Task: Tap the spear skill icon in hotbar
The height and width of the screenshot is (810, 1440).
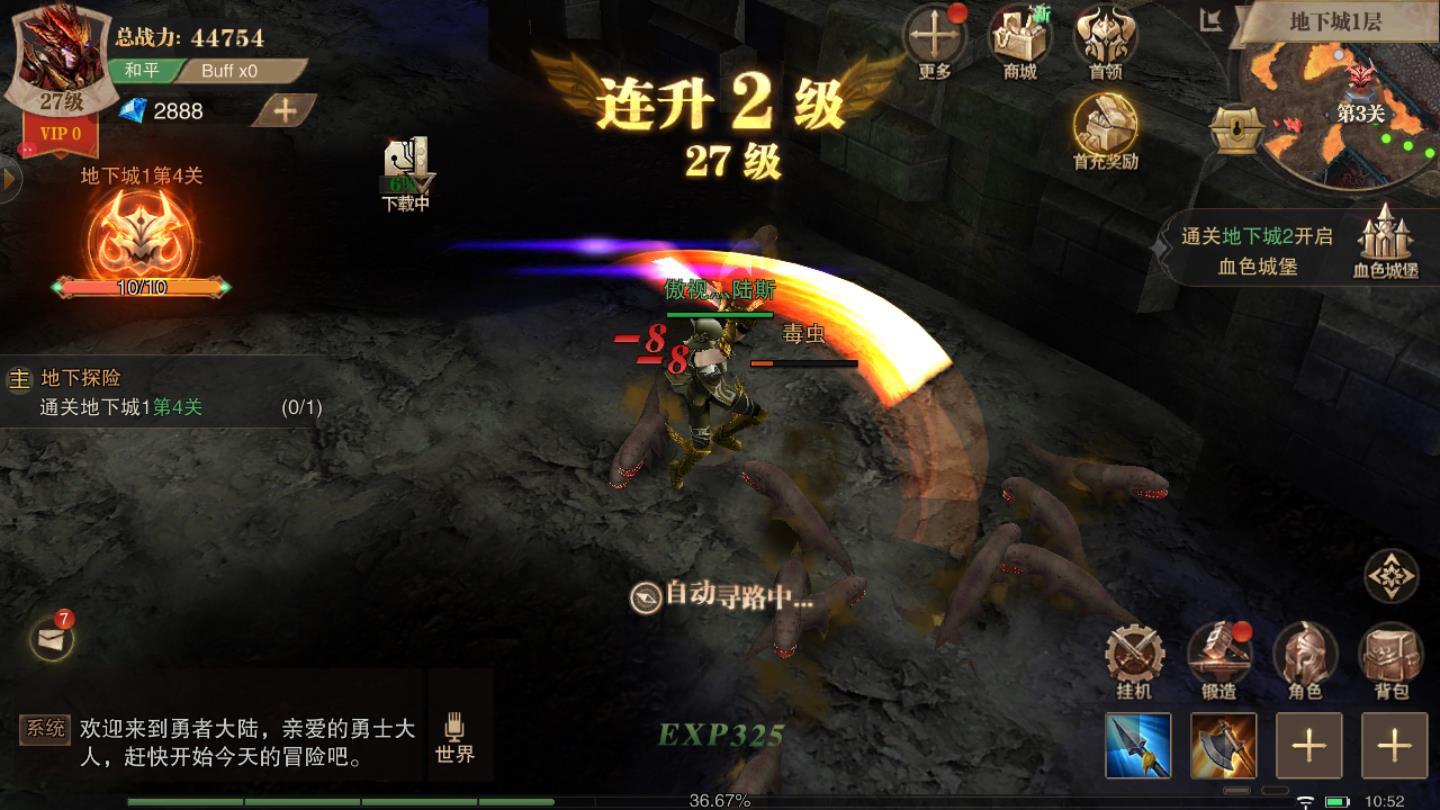Action: click(1139, 745)
